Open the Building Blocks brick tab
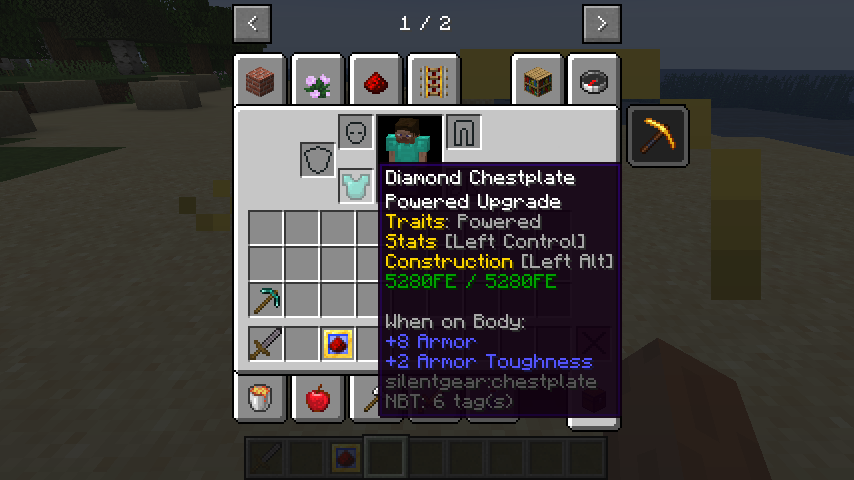 tap(261, 81)
